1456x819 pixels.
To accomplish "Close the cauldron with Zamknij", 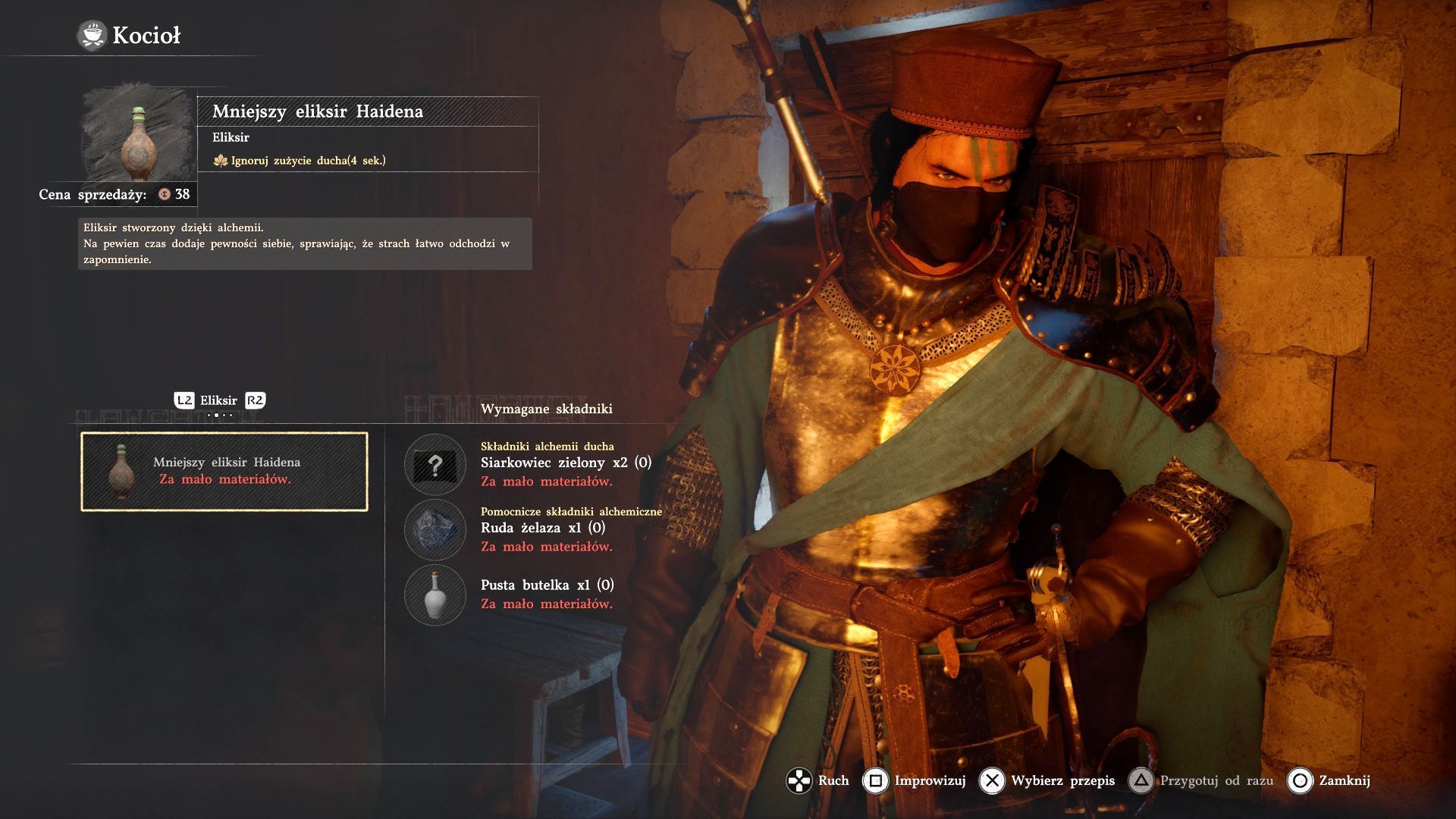I will [1329, 780].
